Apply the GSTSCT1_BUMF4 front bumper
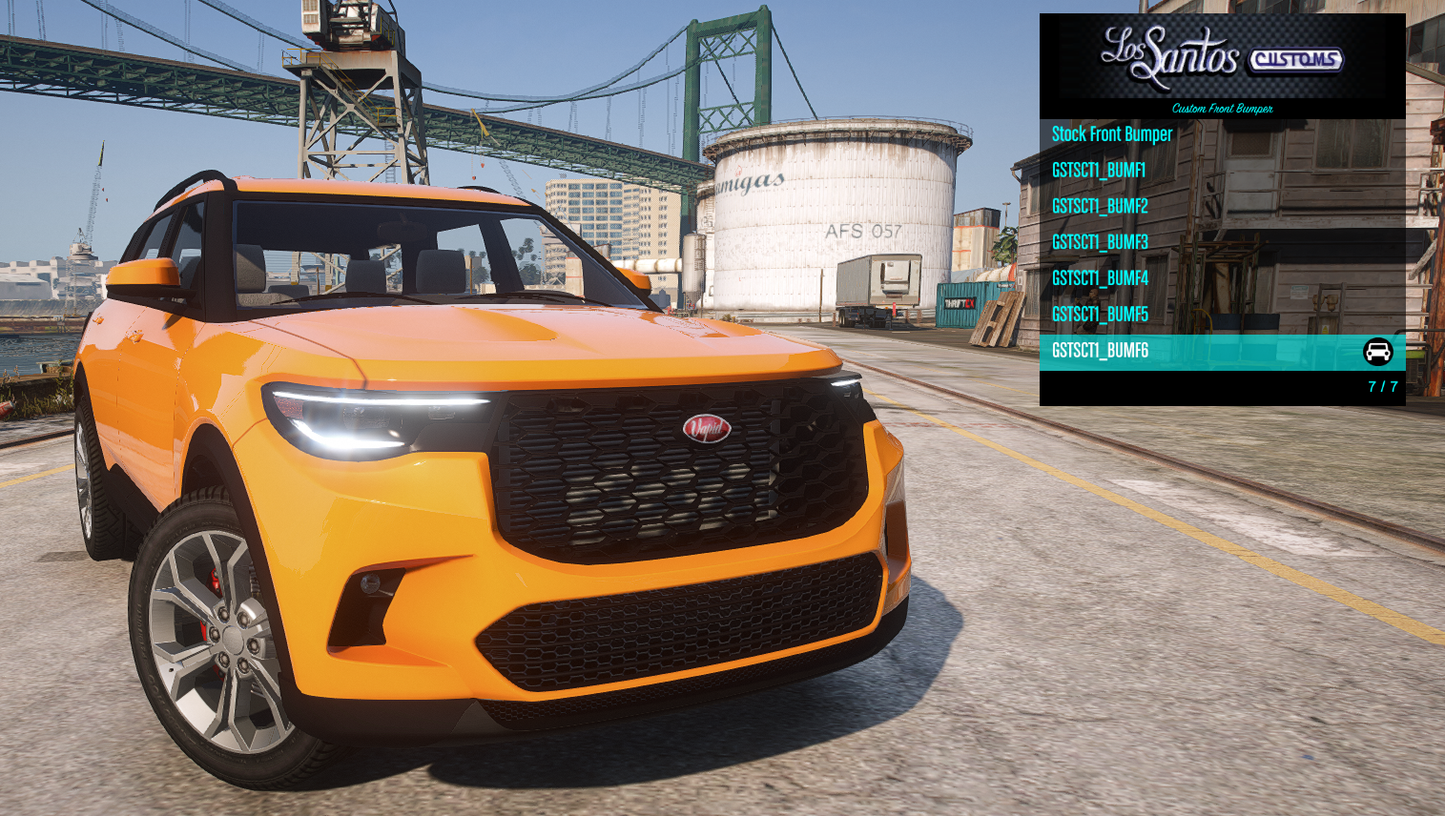This screenshot has height=816, width=1445. (x=1100, y=279)
